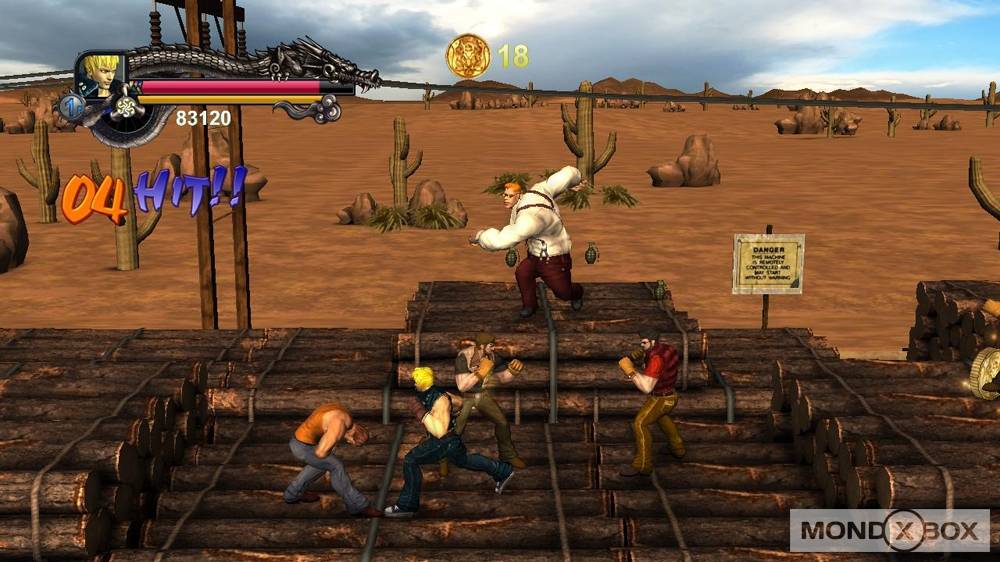Click the blonde fighter portrait

point(101,74)
